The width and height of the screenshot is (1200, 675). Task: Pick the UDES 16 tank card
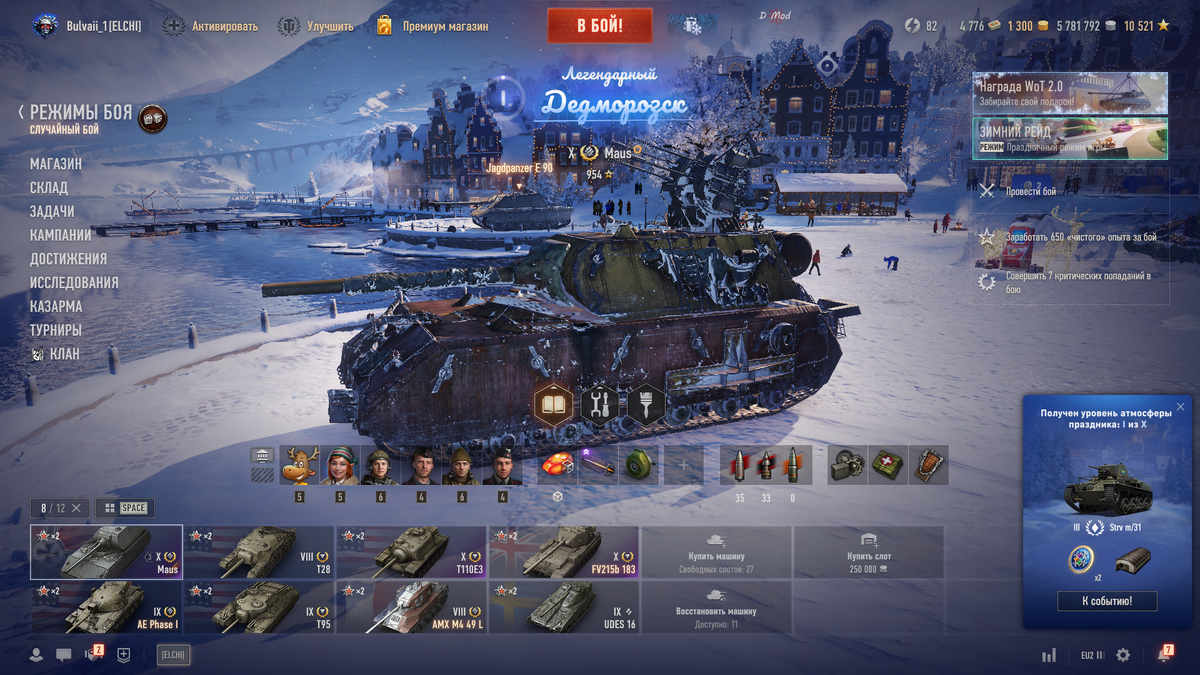click(x=563, y=607)
